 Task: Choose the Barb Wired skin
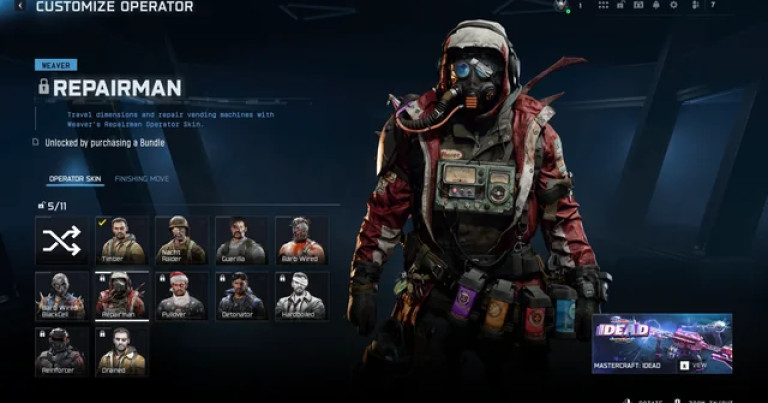click(x=300, y=240)
